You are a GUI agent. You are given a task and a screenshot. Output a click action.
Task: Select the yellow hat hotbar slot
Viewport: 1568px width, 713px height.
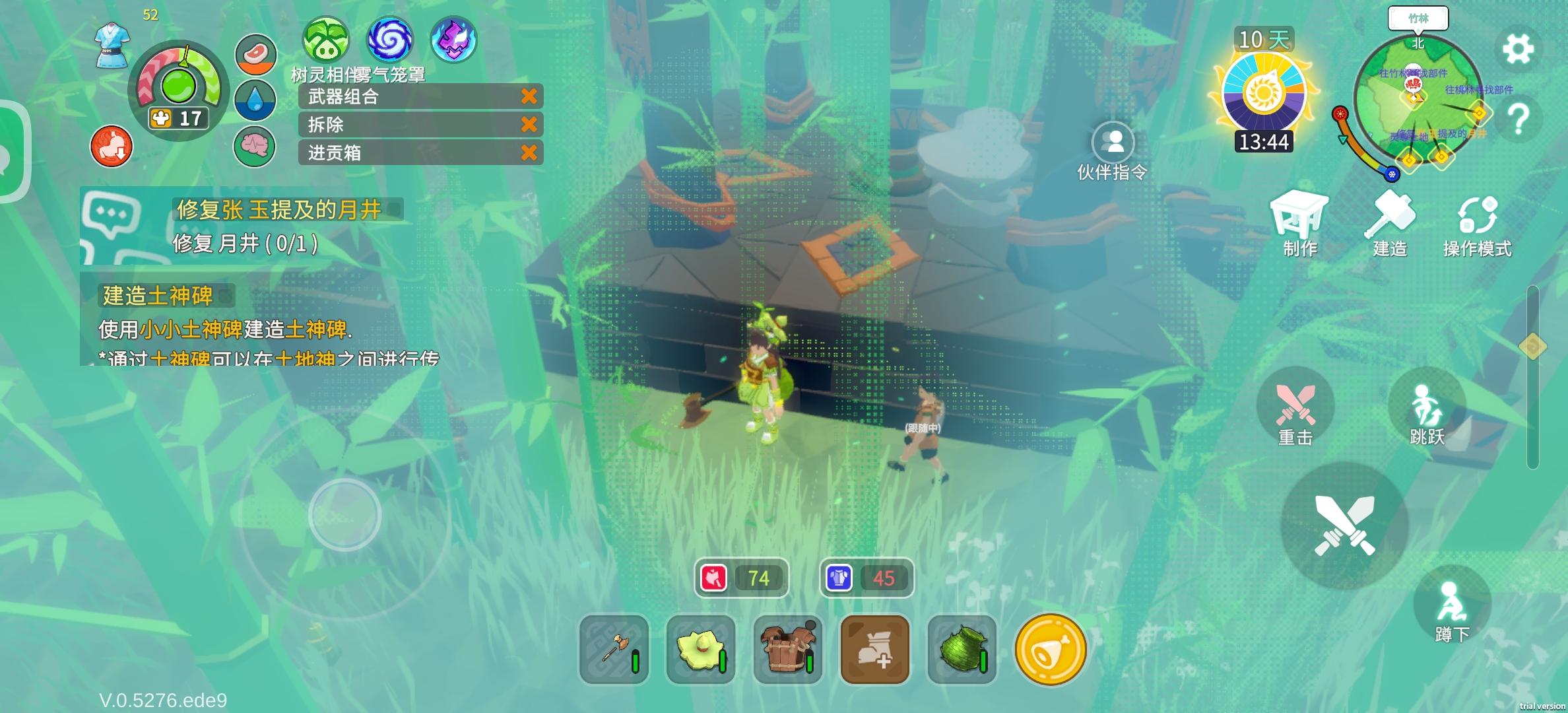(x=701, y=650)
